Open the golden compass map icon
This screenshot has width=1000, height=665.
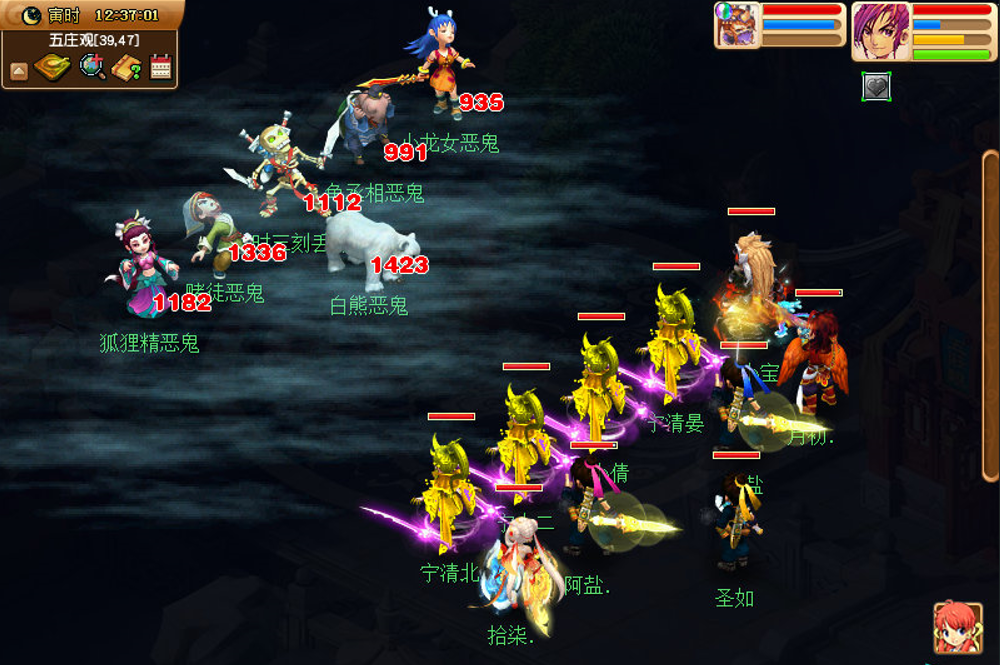(52, 68)
